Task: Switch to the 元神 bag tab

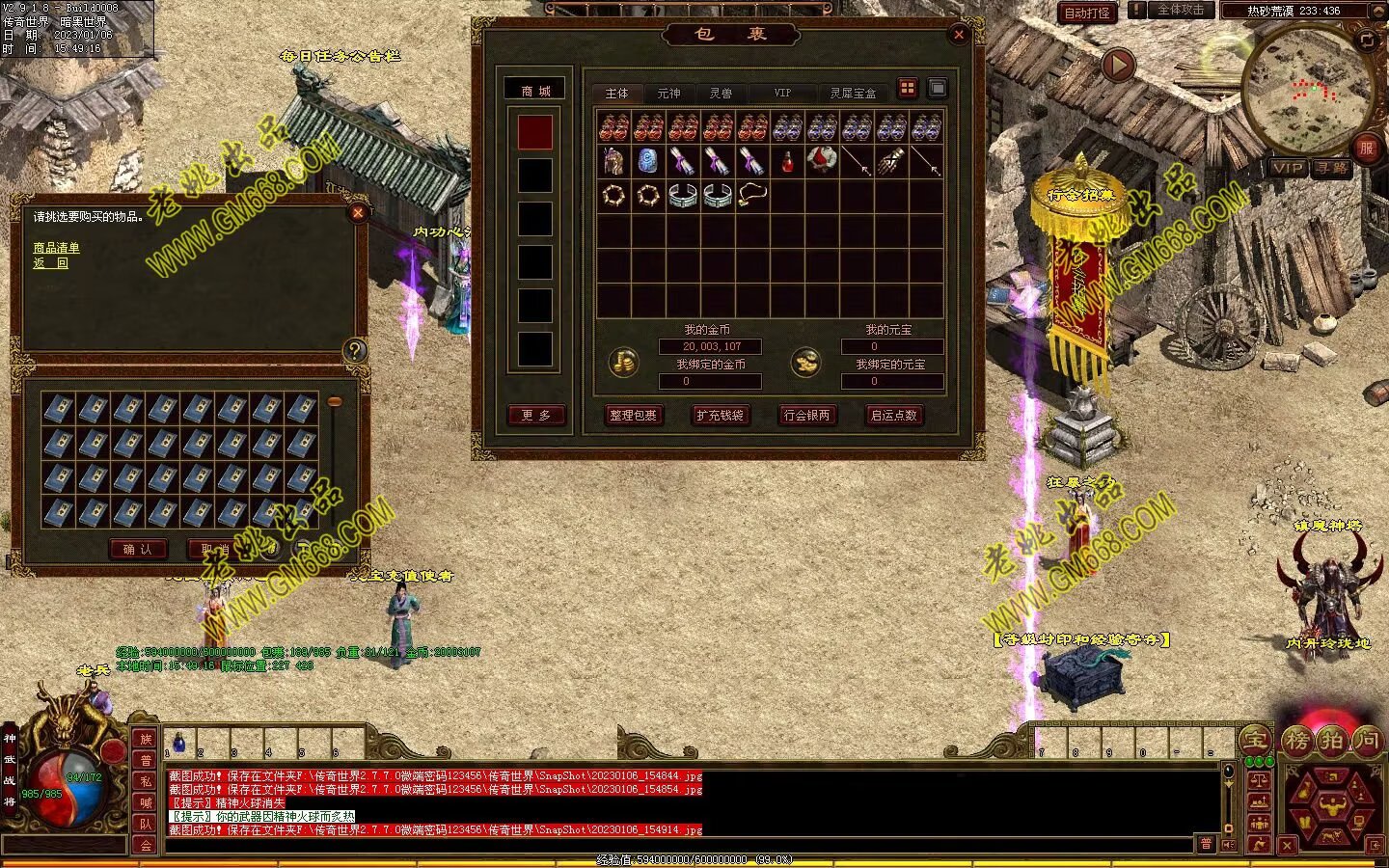Action: point(668,94)
